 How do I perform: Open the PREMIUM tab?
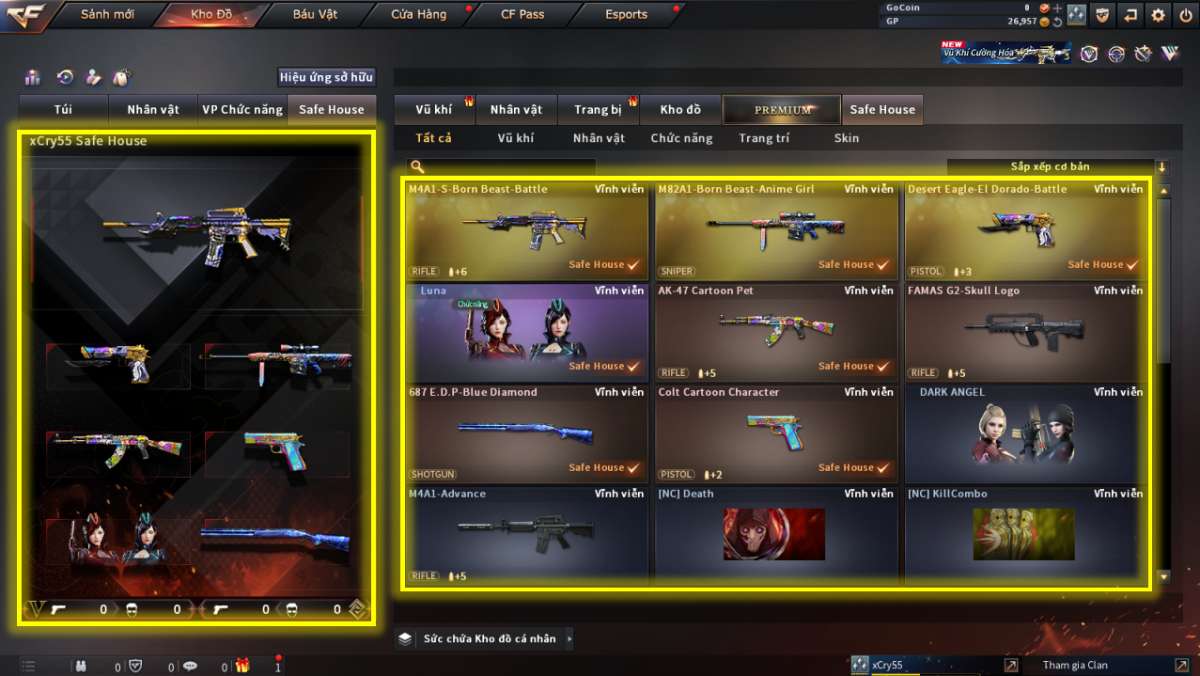point(782,110)
